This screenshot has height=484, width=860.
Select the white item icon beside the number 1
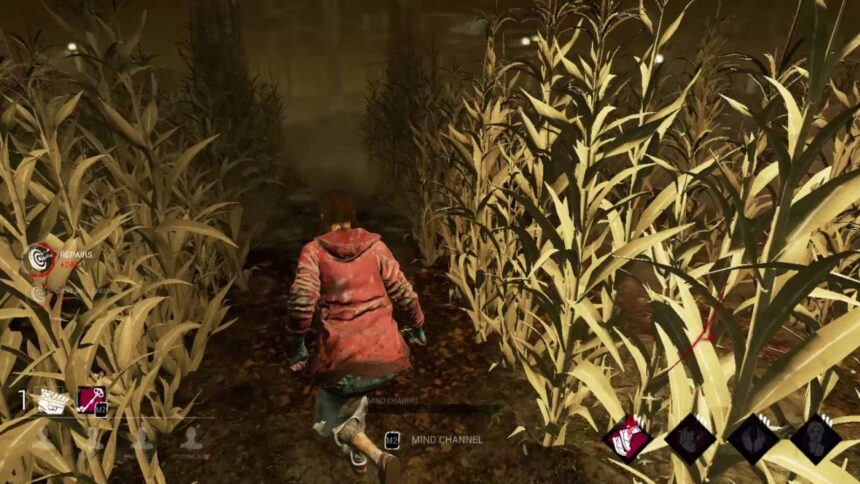coord(52,401)
